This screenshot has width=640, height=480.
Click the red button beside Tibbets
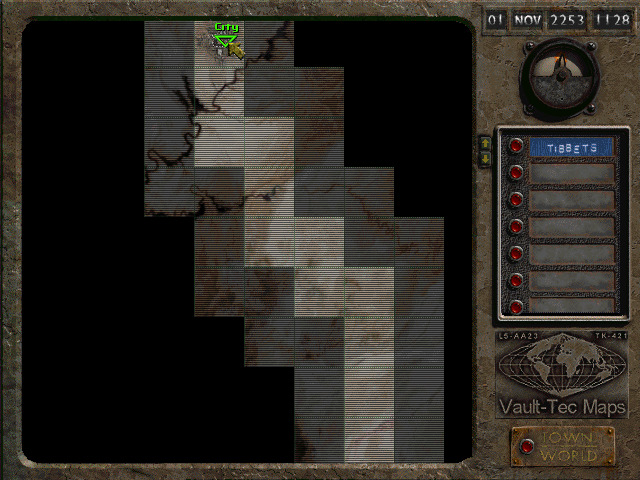pos(516,146)
